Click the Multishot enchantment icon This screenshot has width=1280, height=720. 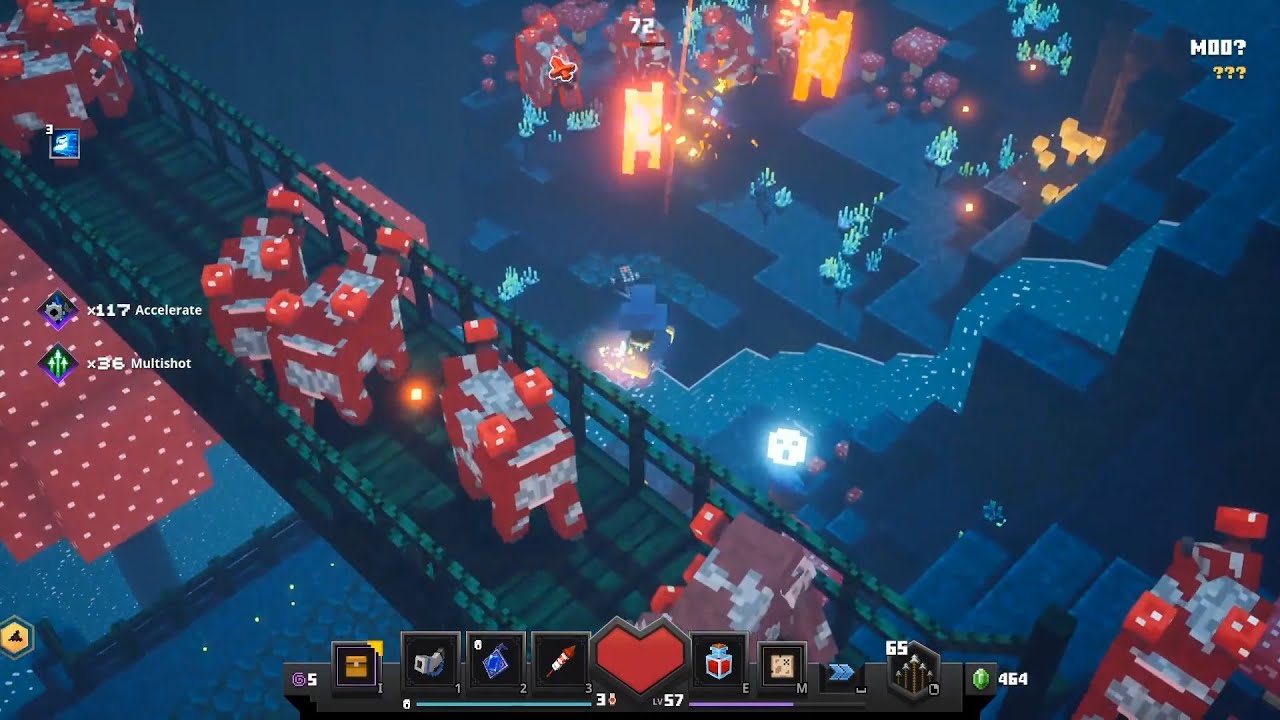tap(58, 363)
